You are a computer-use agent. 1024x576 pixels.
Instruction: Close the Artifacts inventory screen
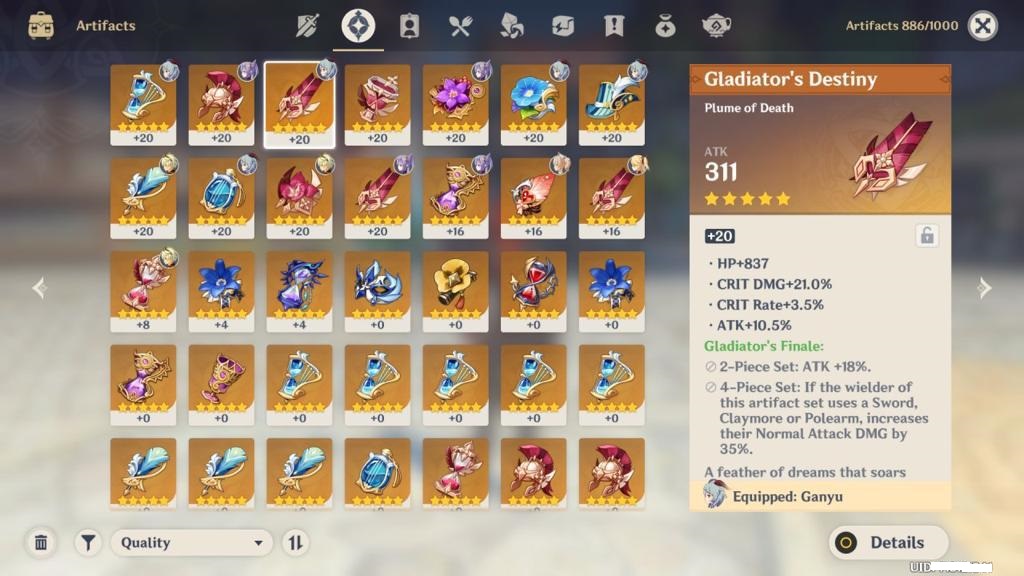(x=983, y=26)
